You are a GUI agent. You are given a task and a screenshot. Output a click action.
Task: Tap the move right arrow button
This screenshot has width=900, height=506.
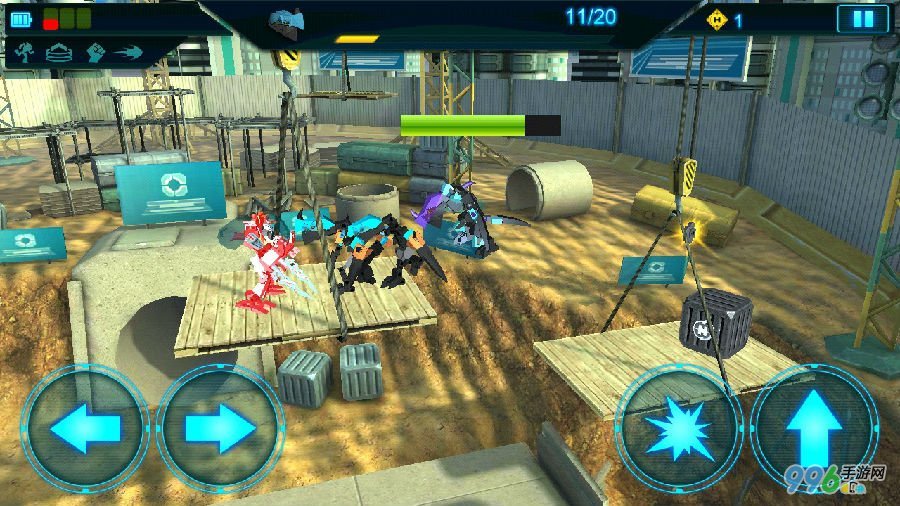point(220,428)
